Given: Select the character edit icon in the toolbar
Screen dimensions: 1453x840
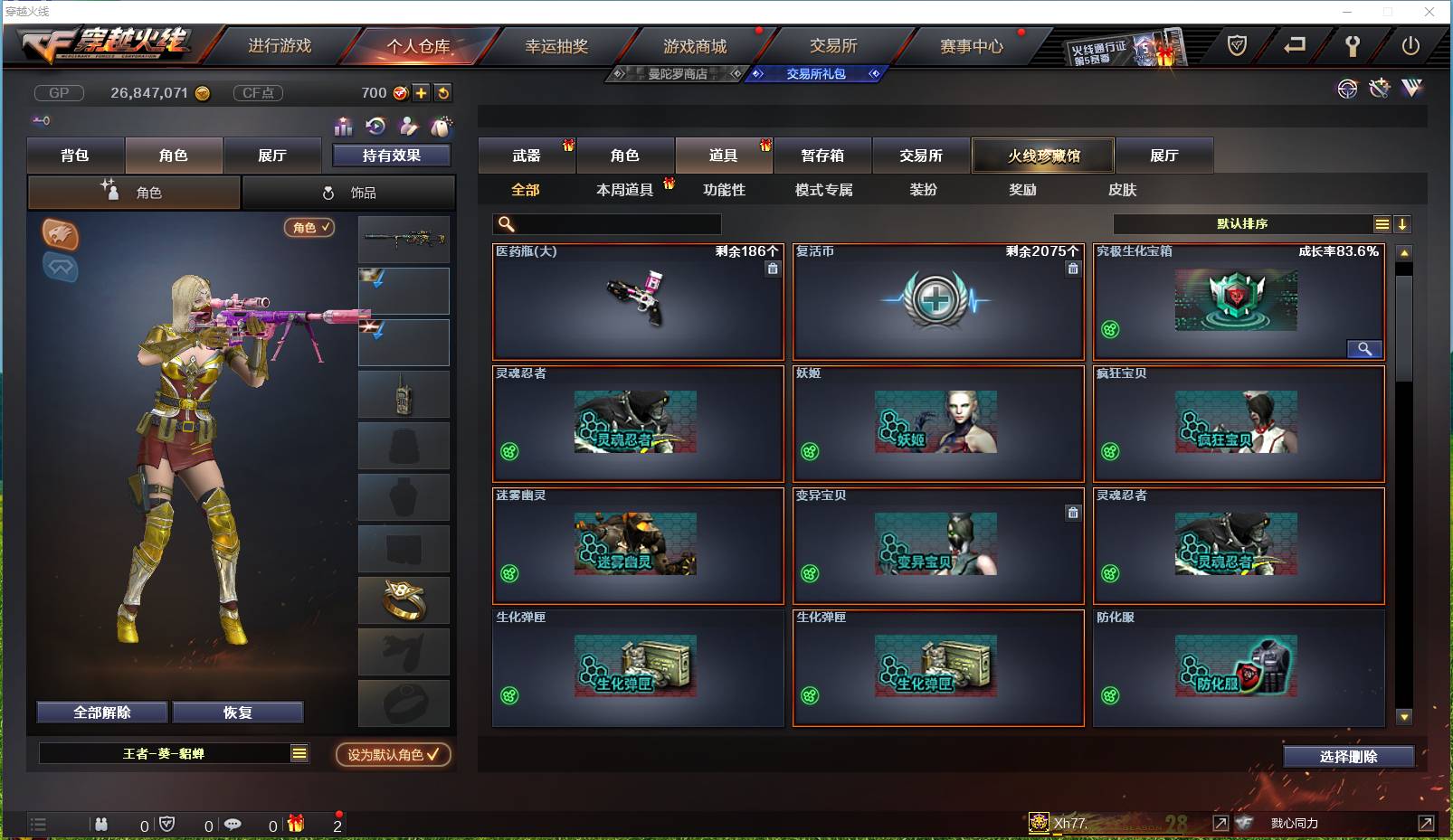Looking at the screenshot, I should (409, 126).
